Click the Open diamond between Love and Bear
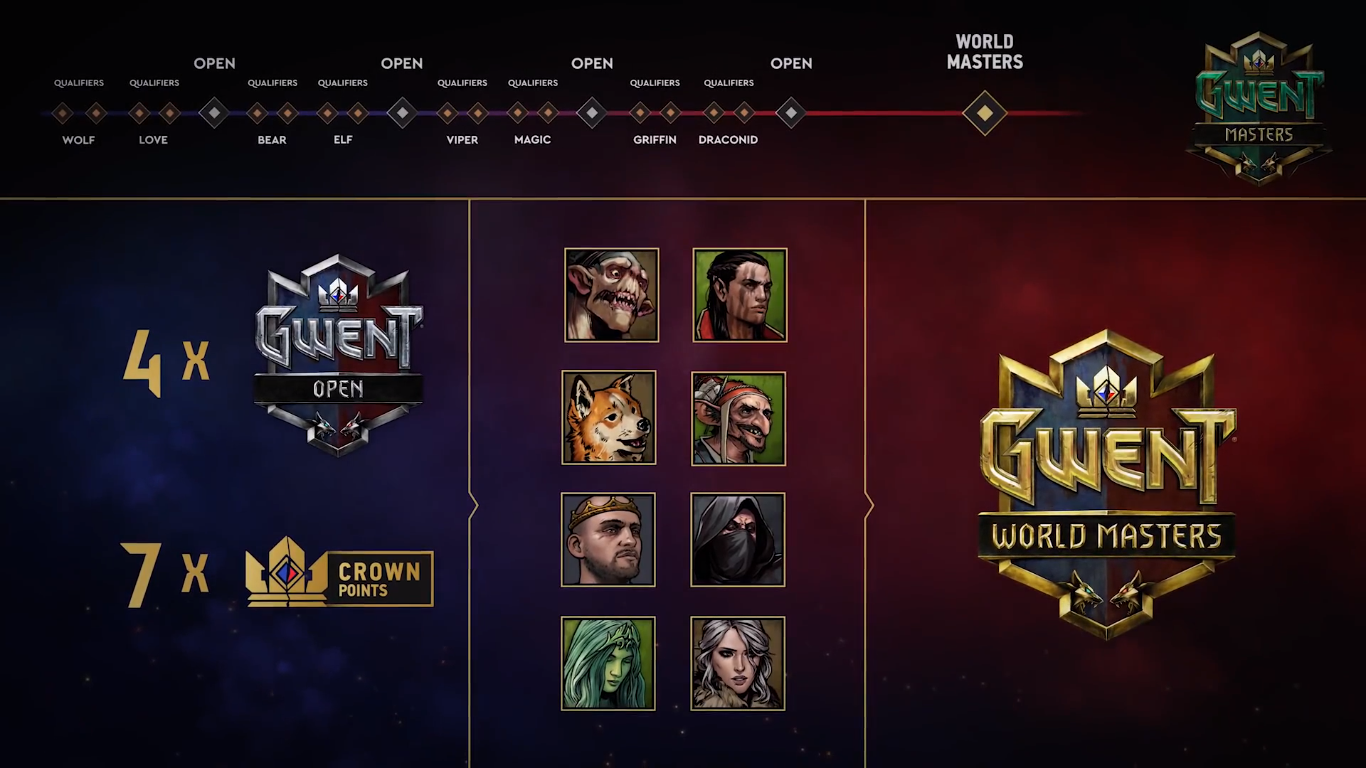Image resolution: width=1366 pixels, height=768 pixels. coord(214,113)
